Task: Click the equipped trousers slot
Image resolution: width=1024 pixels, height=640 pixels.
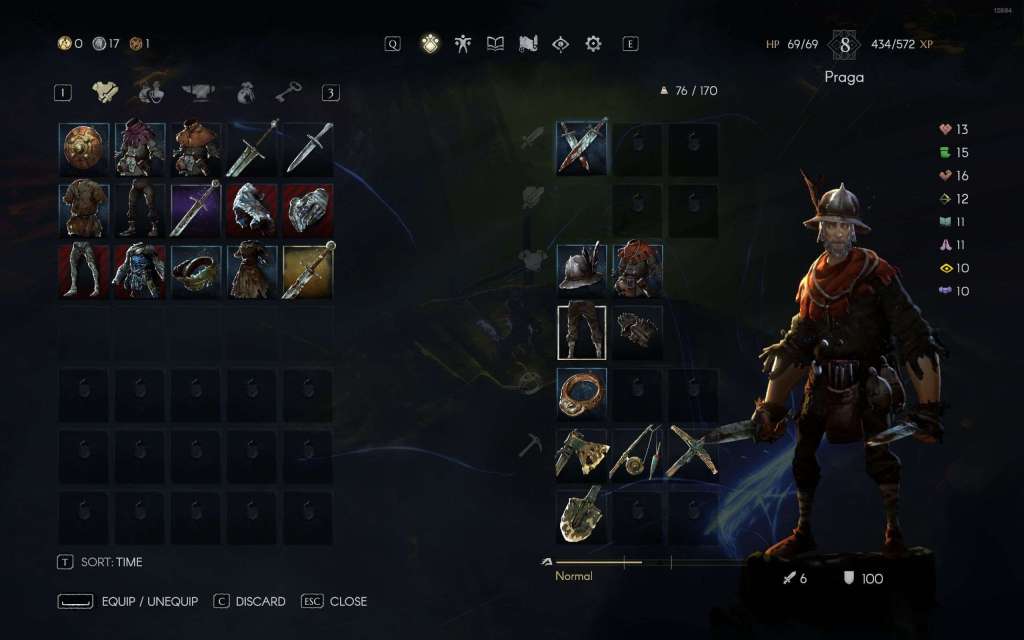Action: 581,332
